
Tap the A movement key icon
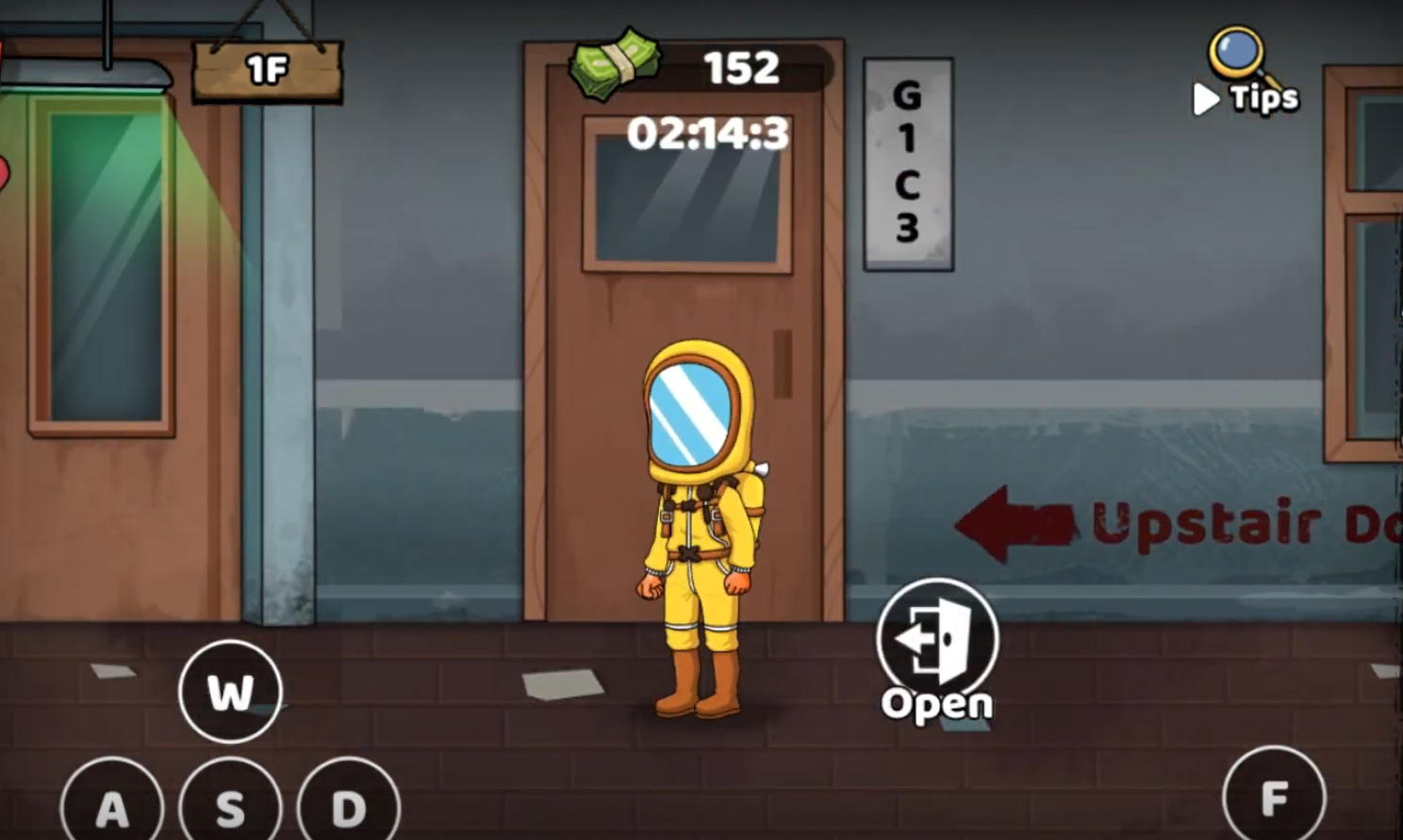click(x=113, y=806)
